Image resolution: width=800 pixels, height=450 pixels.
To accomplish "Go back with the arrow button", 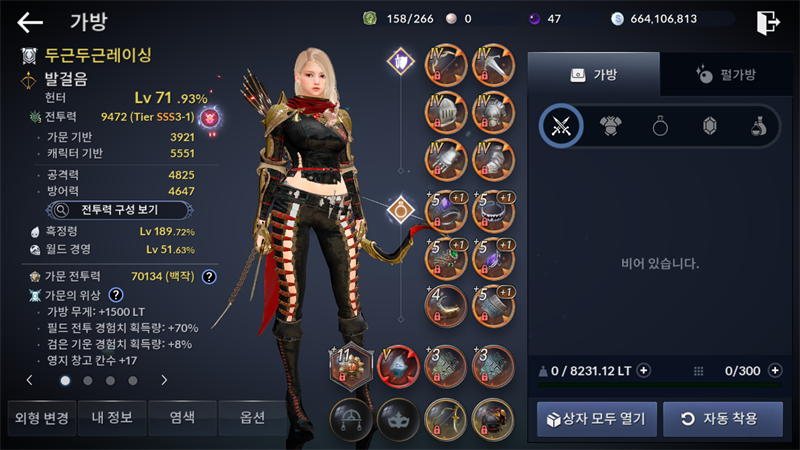I will tap(30, 22).
